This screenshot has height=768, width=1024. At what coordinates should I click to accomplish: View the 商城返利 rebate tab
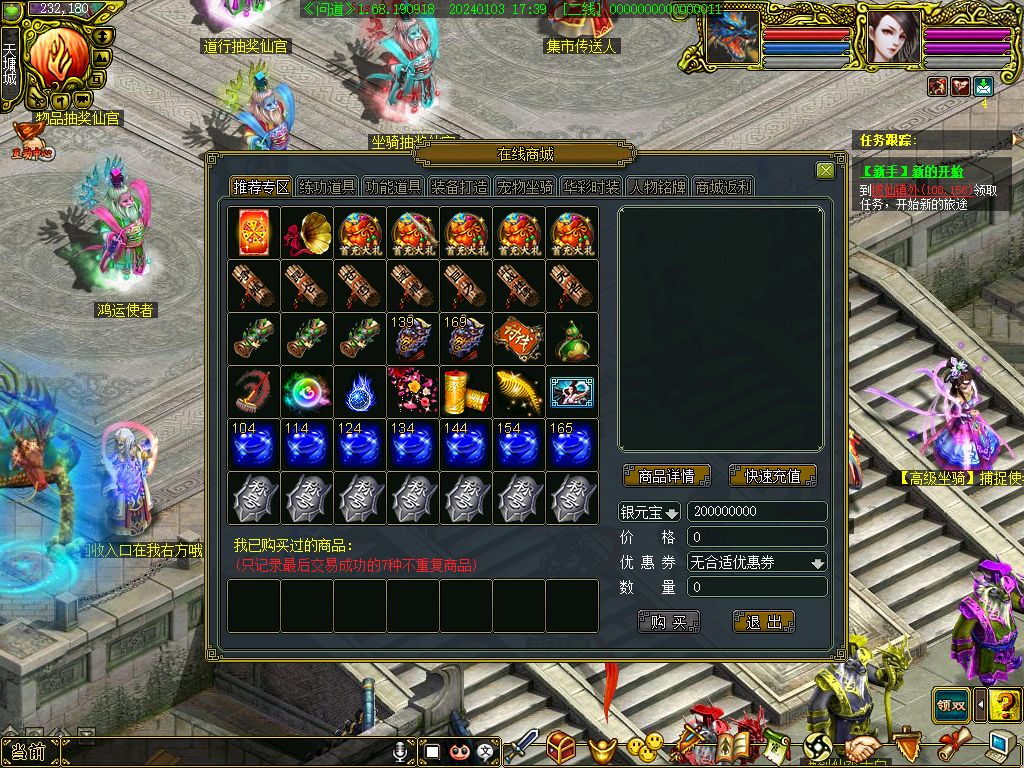[x=723, y=187]
